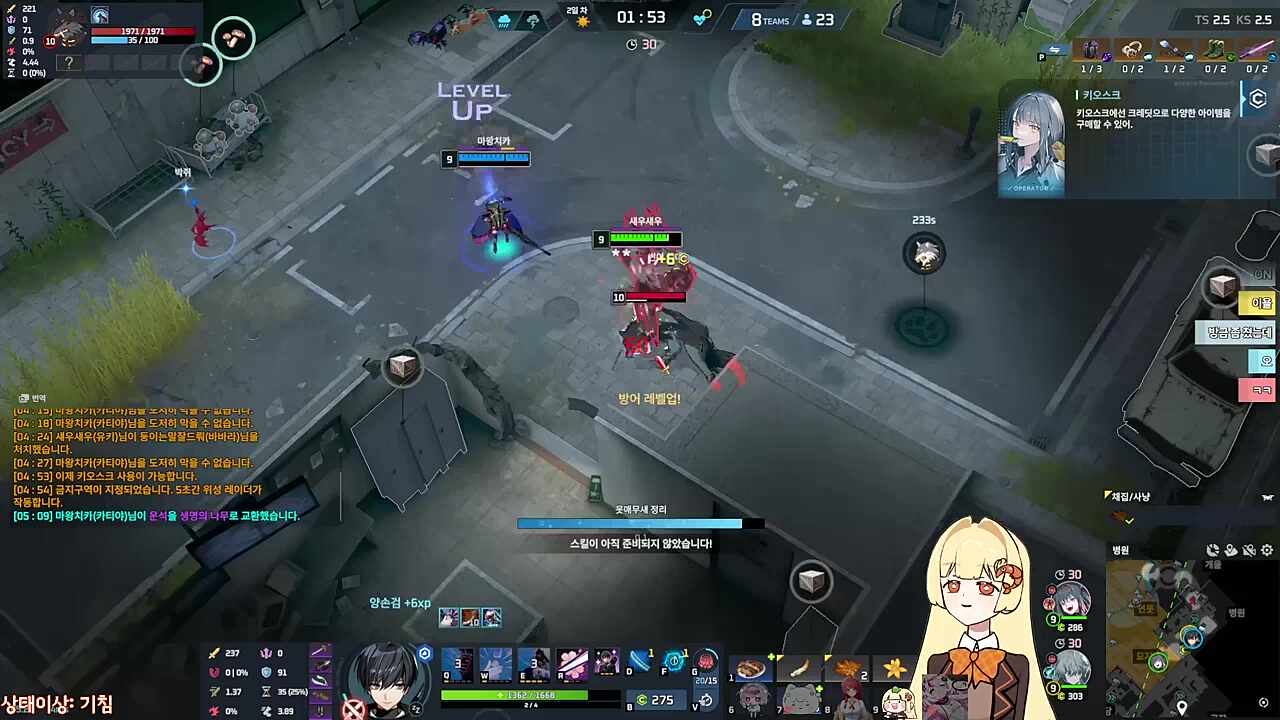Screen dimensions: 1280x720
Task: Click the red crossed-circle toggle on the portrait
Action: tap(353, 707)
